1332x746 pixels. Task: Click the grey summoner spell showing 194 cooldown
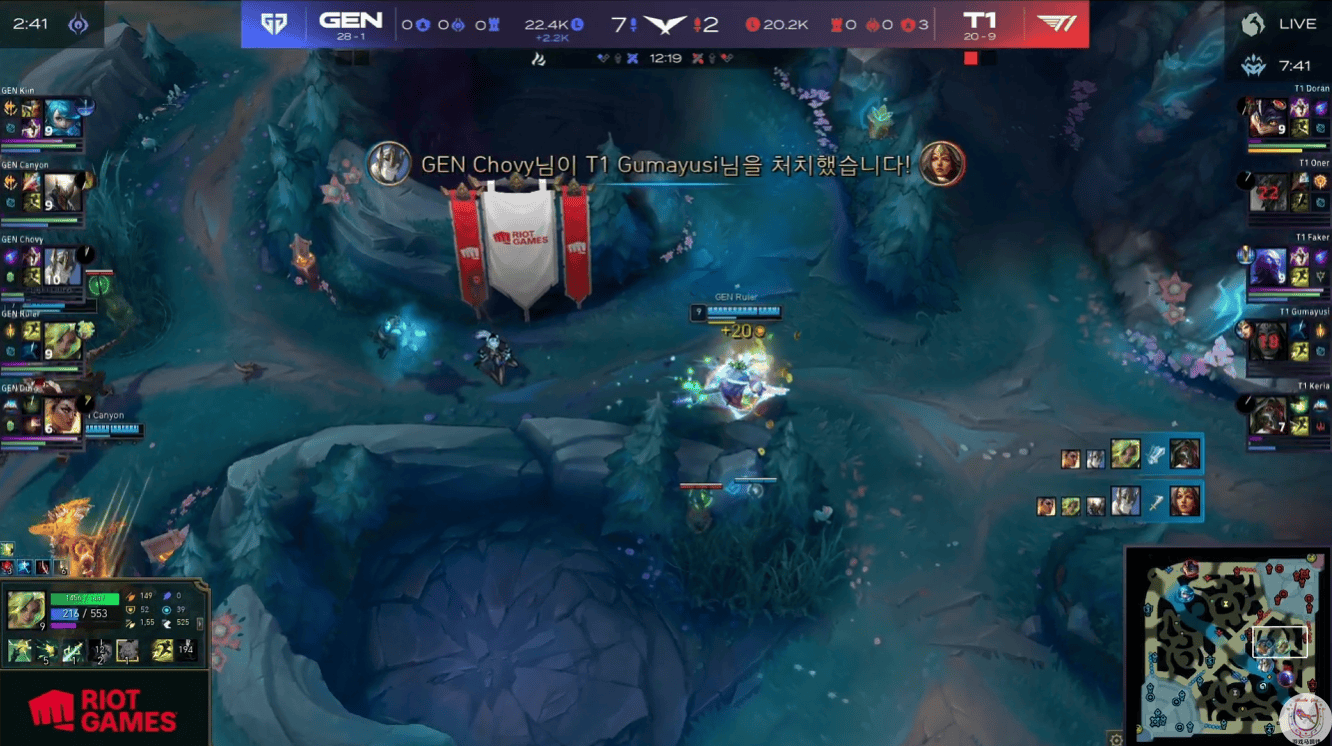[185, 652]
